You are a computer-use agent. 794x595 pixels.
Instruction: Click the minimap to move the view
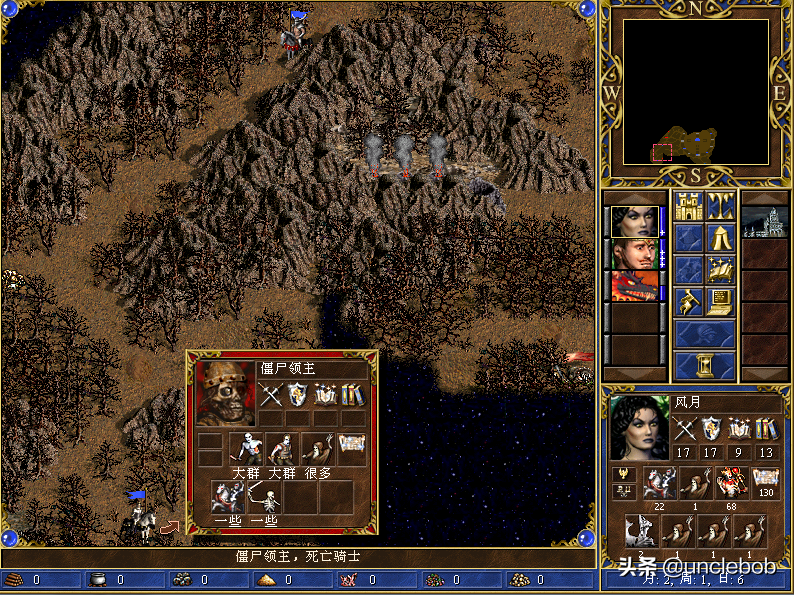tap(696, 91)
